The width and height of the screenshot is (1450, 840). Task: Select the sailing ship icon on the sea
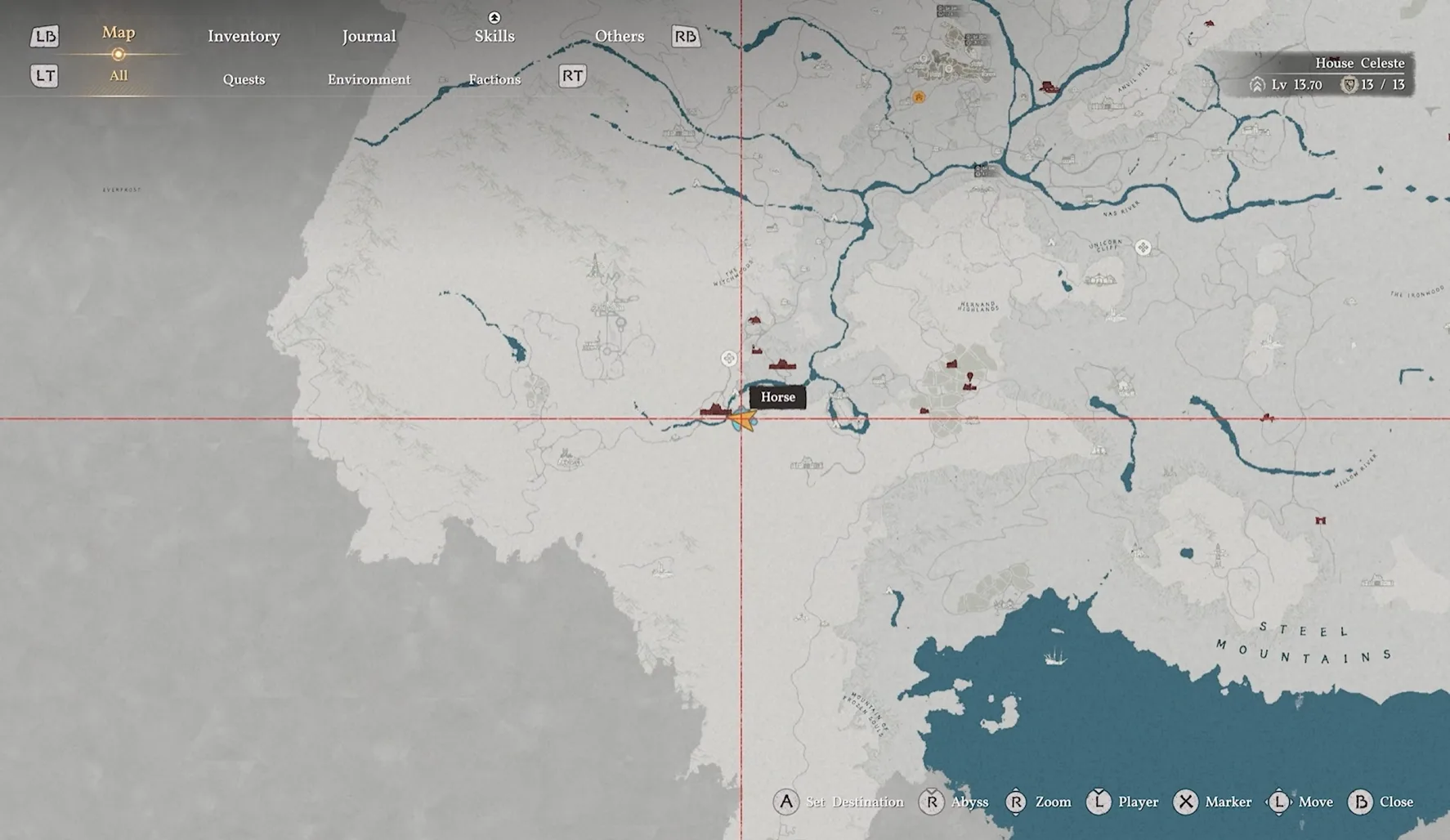(x=1055, y=655)
